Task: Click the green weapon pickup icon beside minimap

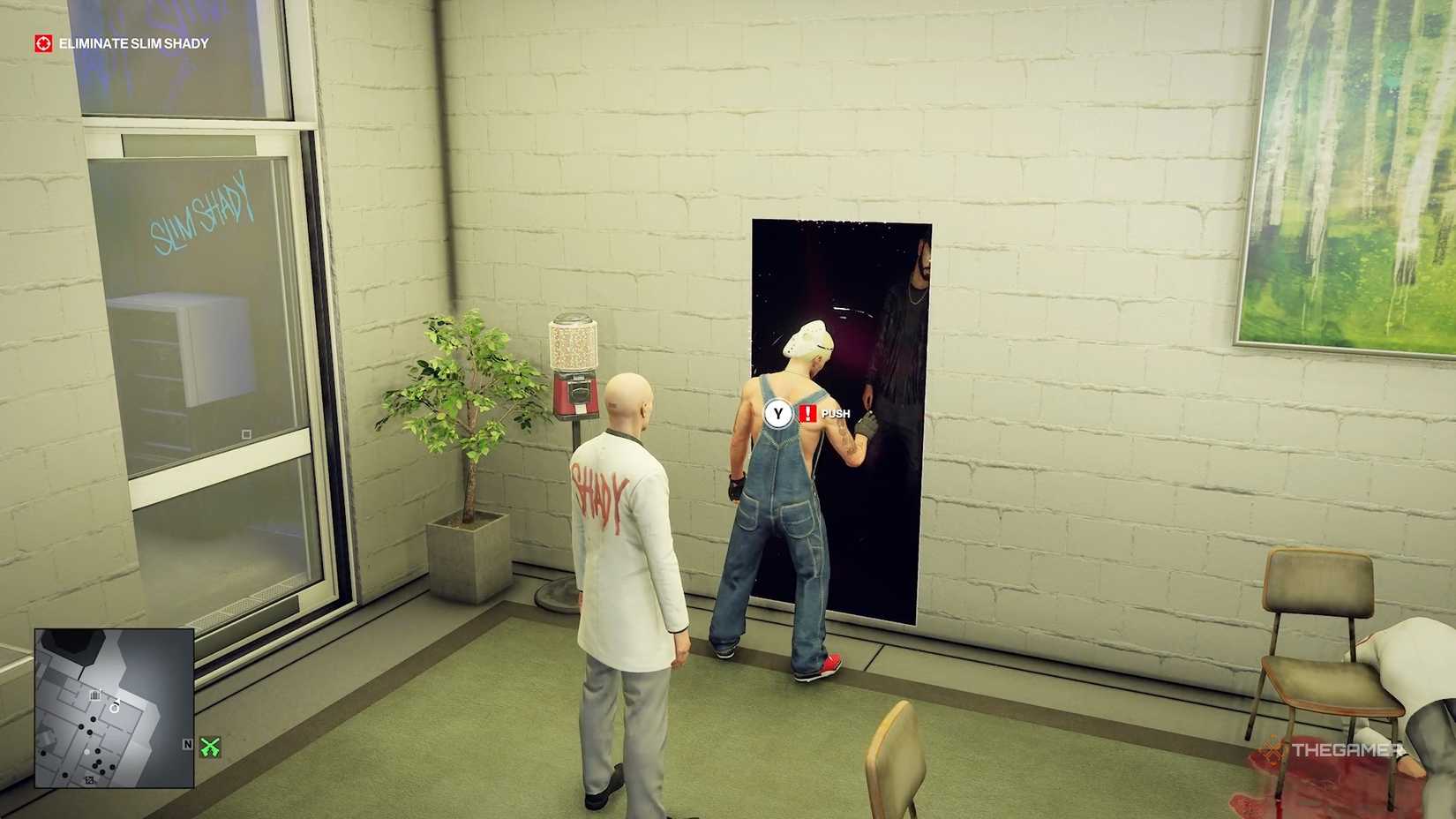Action: [x=212, y=747]
